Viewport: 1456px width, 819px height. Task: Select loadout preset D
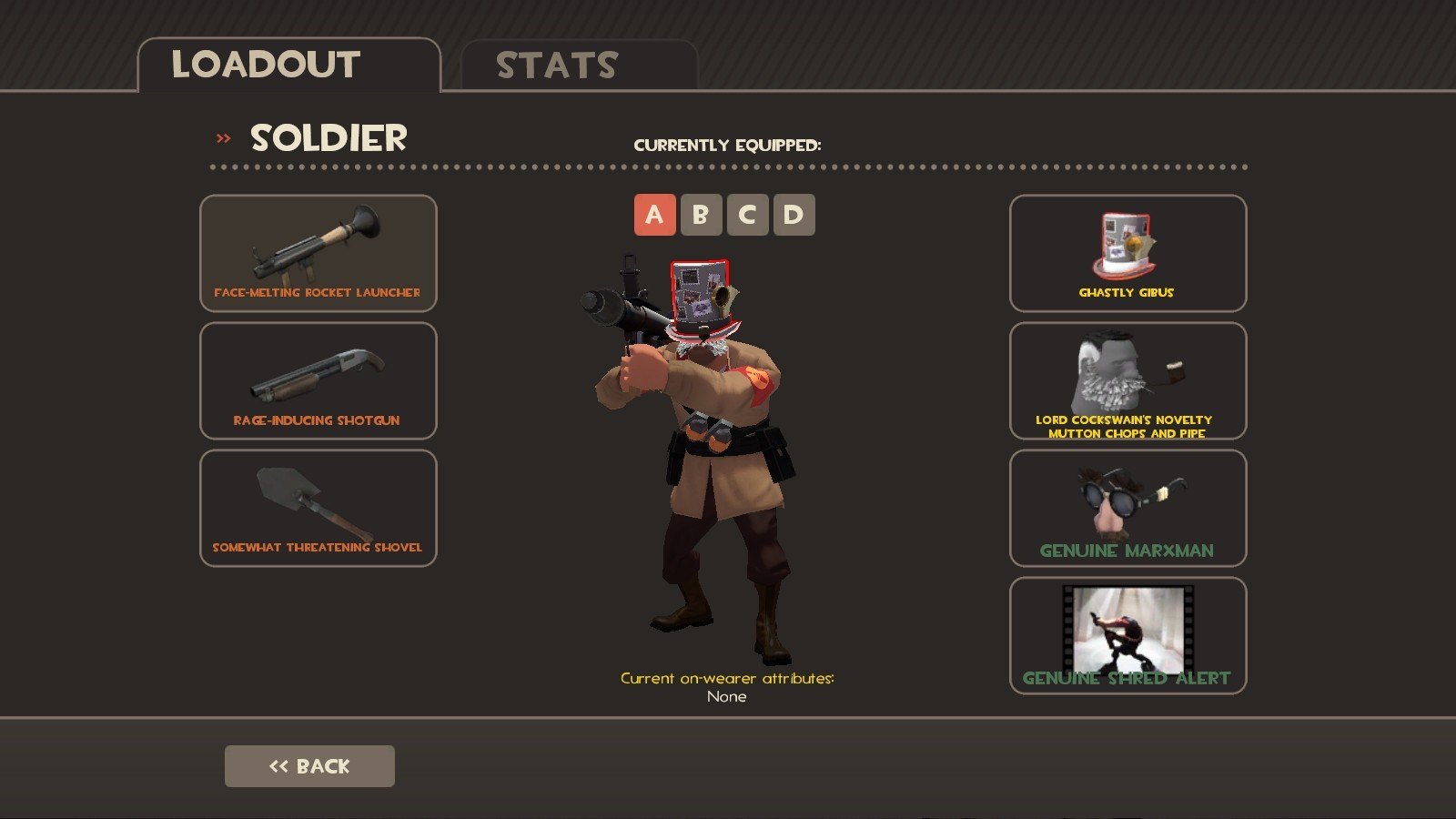click(x=794, y=215)
